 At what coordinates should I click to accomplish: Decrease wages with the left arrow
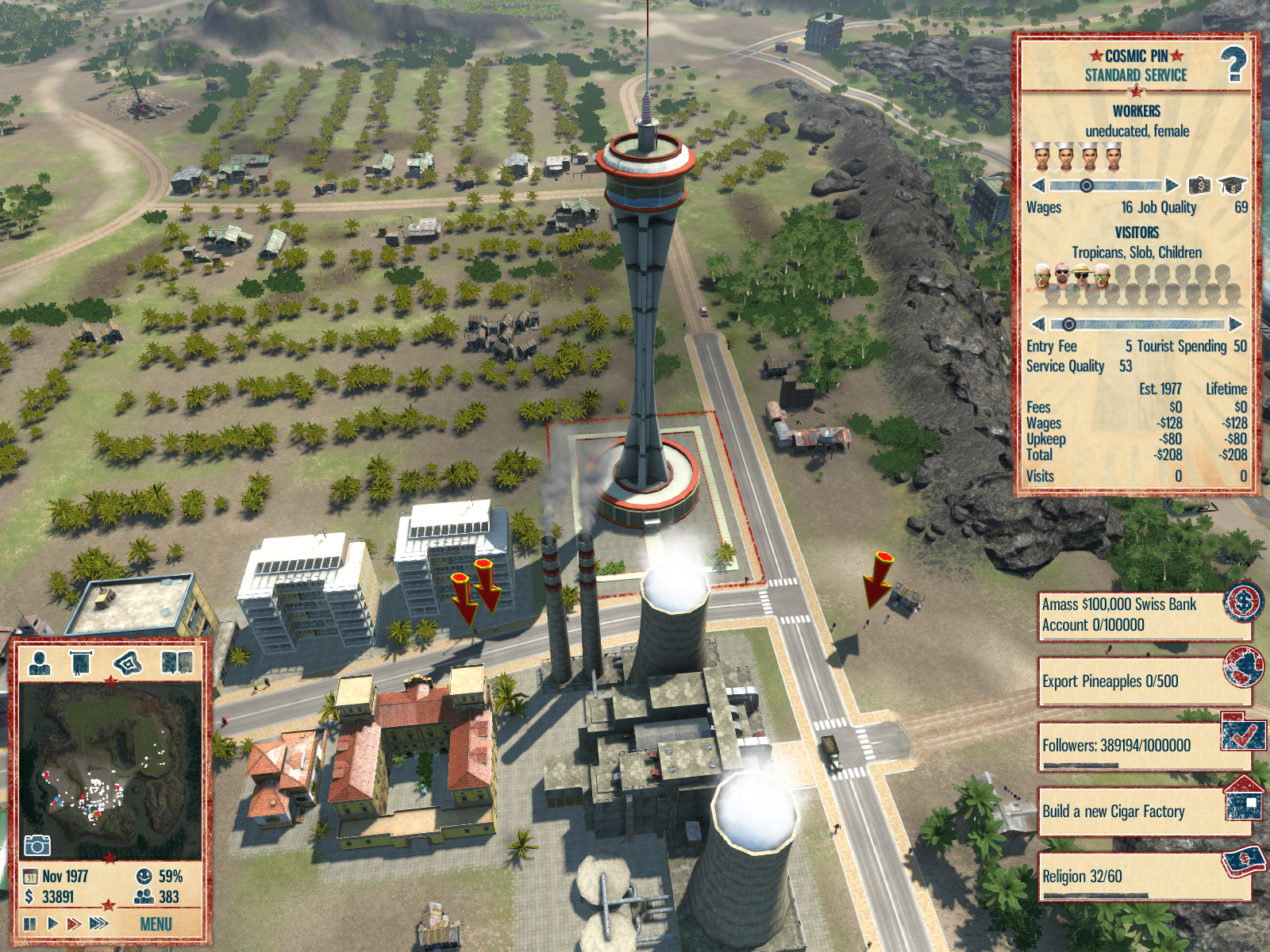(1037, 186)
